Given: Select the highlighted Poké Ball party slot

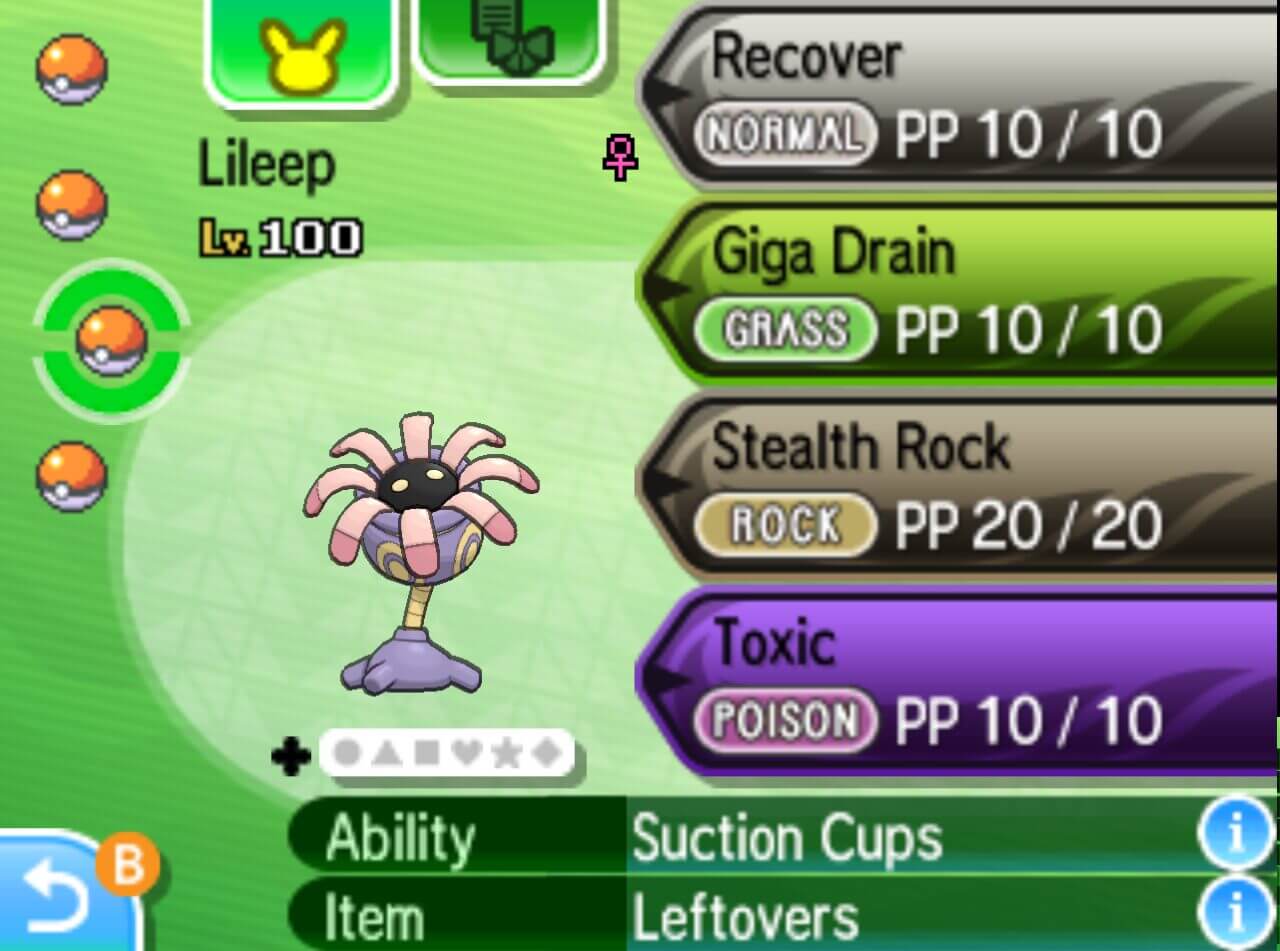Looking at the screenshot, I should pos(111,340).
